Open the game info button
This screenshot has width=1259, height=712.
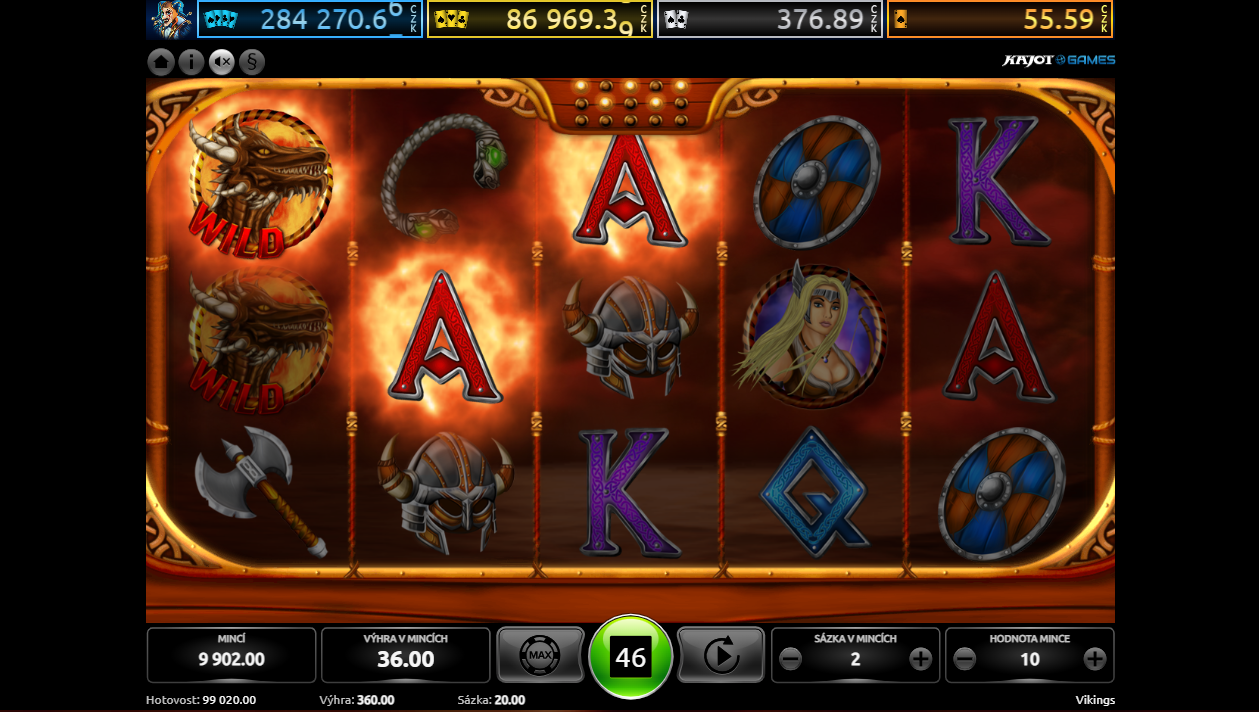191,62
